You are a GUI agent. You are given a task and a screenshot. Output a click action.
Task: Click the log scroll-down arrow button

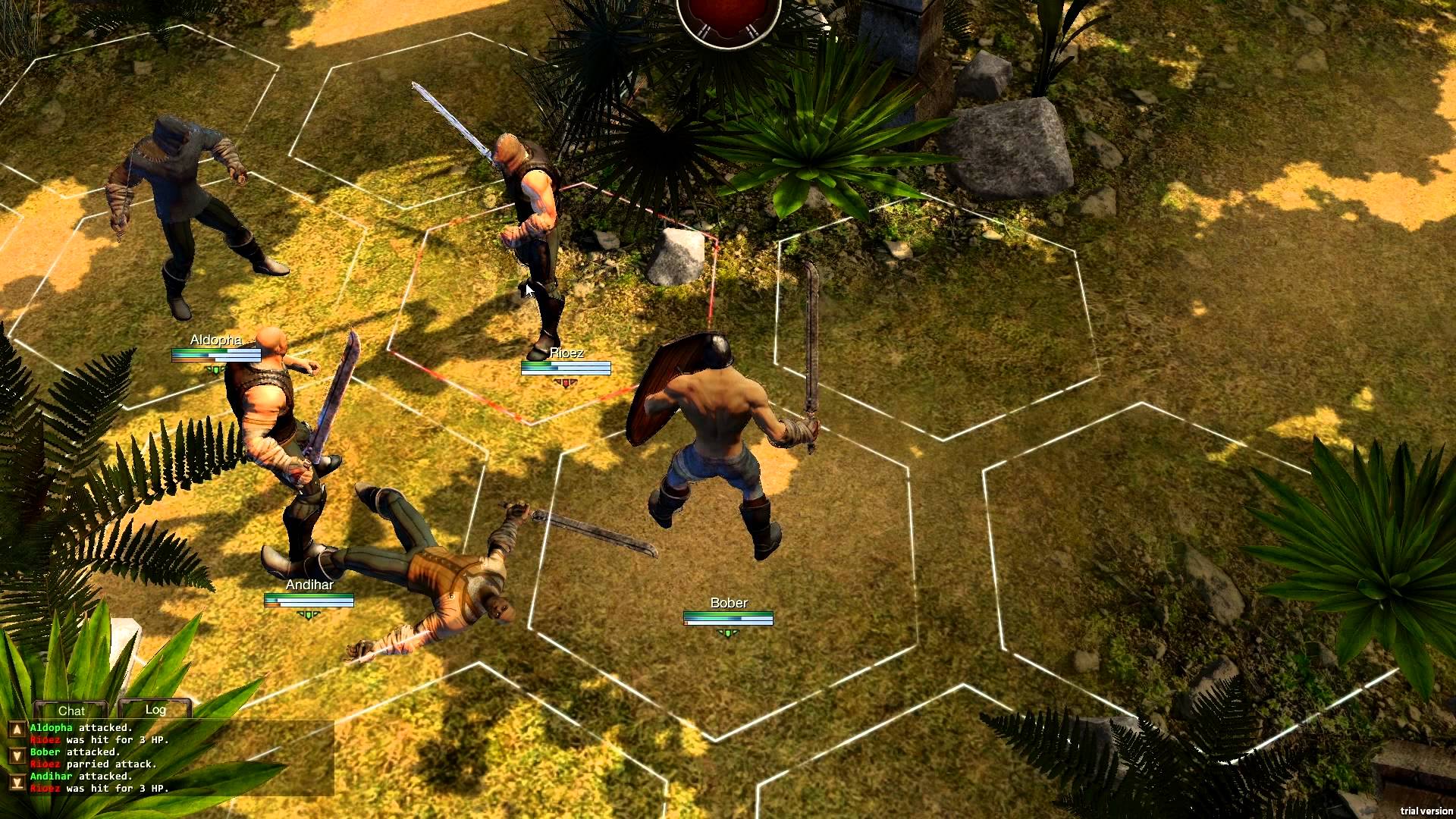pos(16,756)
